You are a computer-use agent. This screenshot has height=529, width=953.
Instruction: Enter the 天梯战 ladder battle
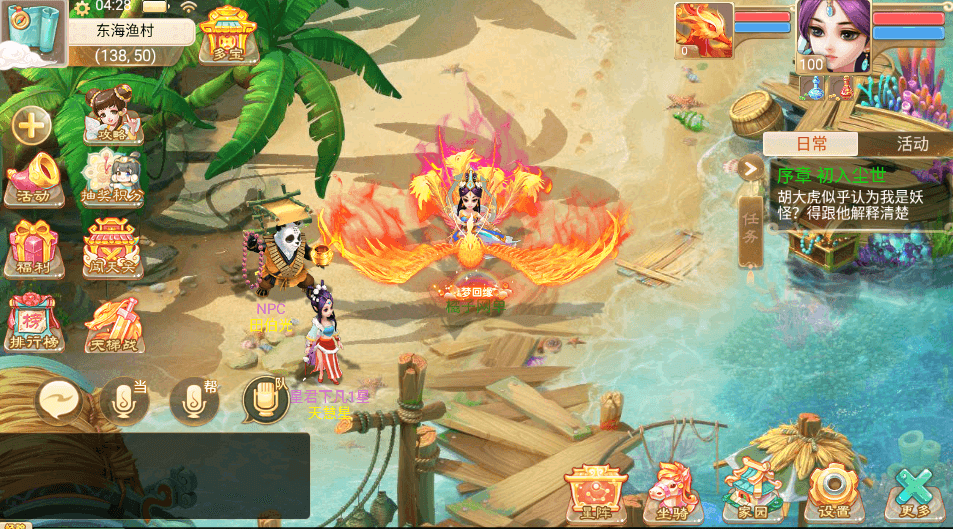point(112,318)
